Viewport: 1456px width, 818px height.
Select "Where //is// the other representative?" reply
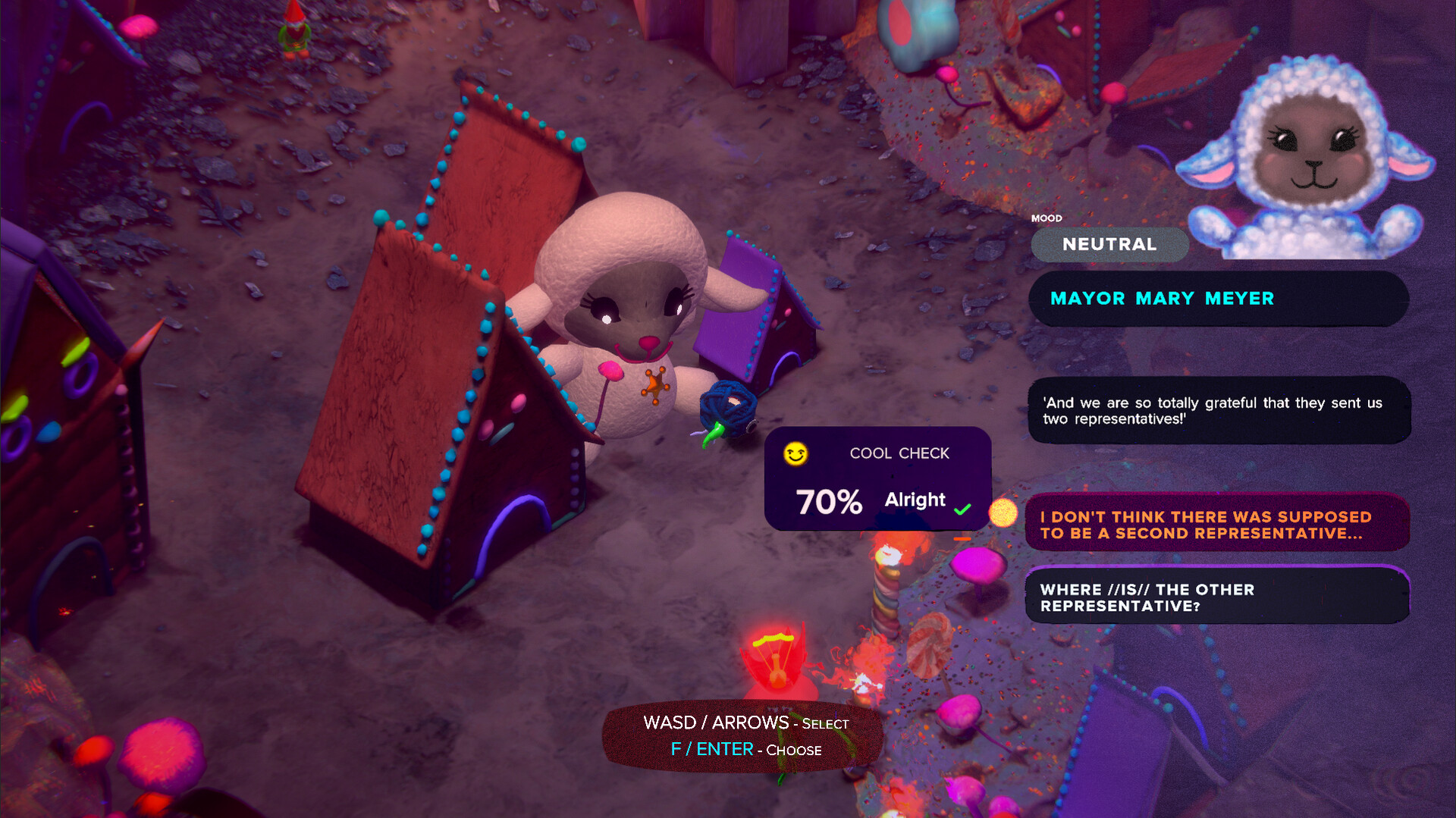tap(1216, 597)
